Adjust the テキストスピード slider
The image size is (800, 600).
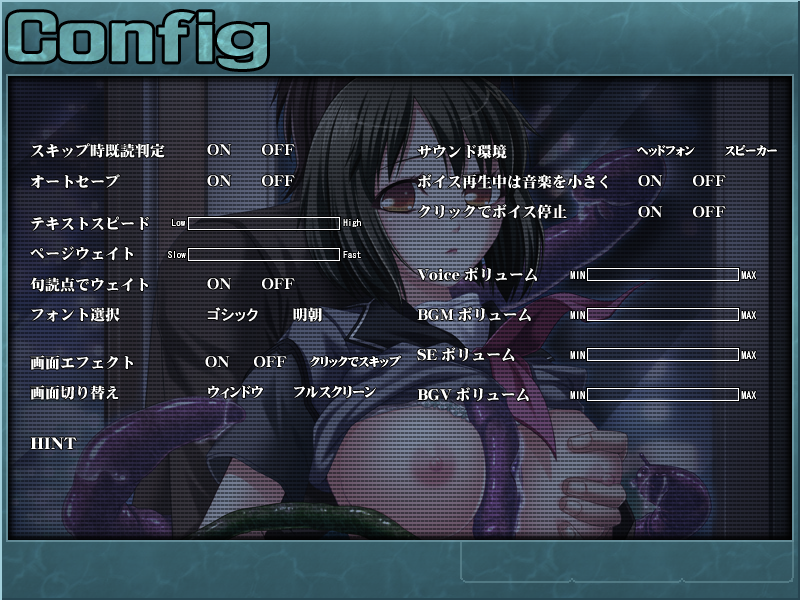pyautogui.click(x=264, y=223)
